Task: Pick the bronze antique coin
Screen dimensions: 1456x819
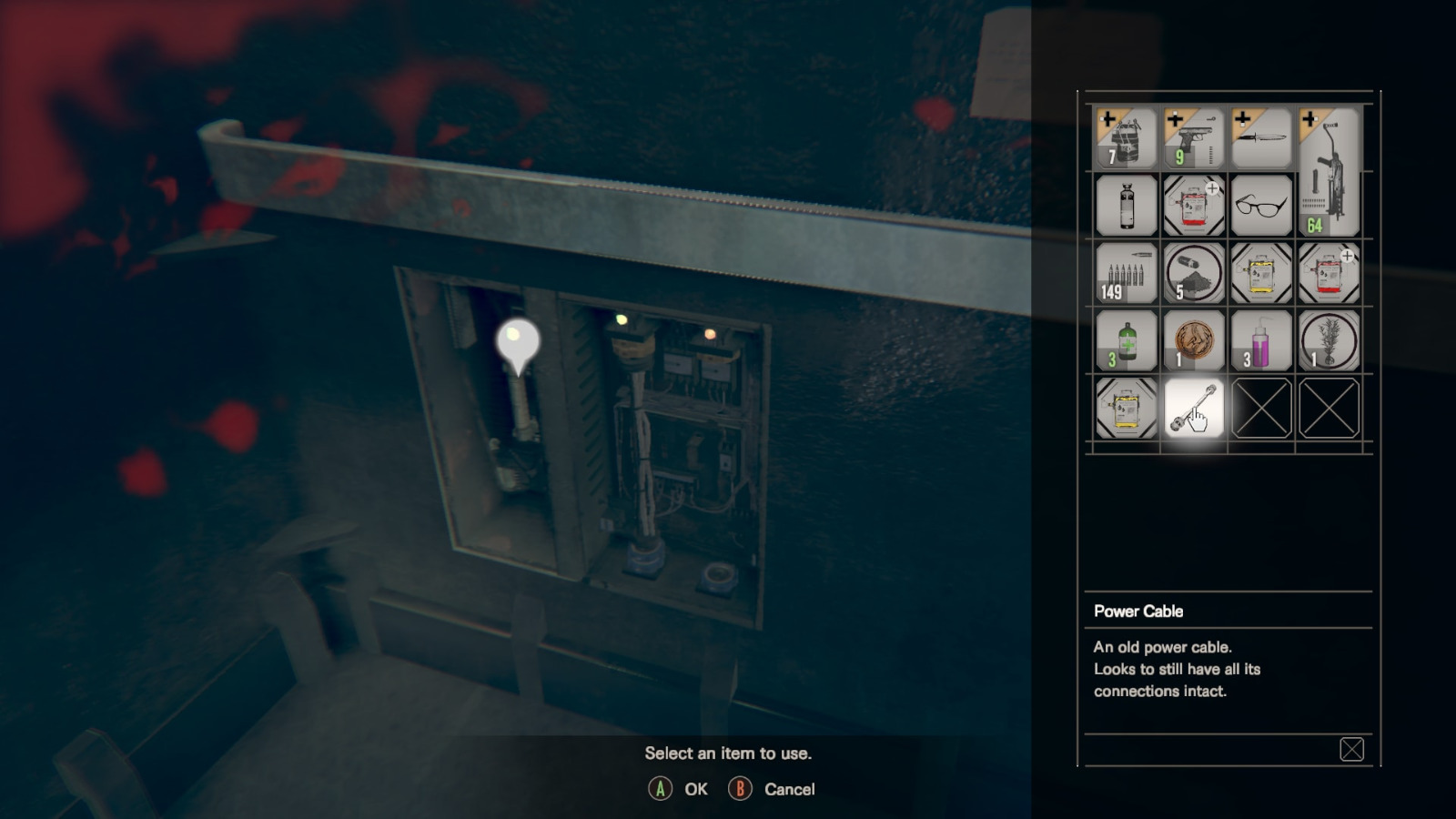Action: [x=1193, y=340]
